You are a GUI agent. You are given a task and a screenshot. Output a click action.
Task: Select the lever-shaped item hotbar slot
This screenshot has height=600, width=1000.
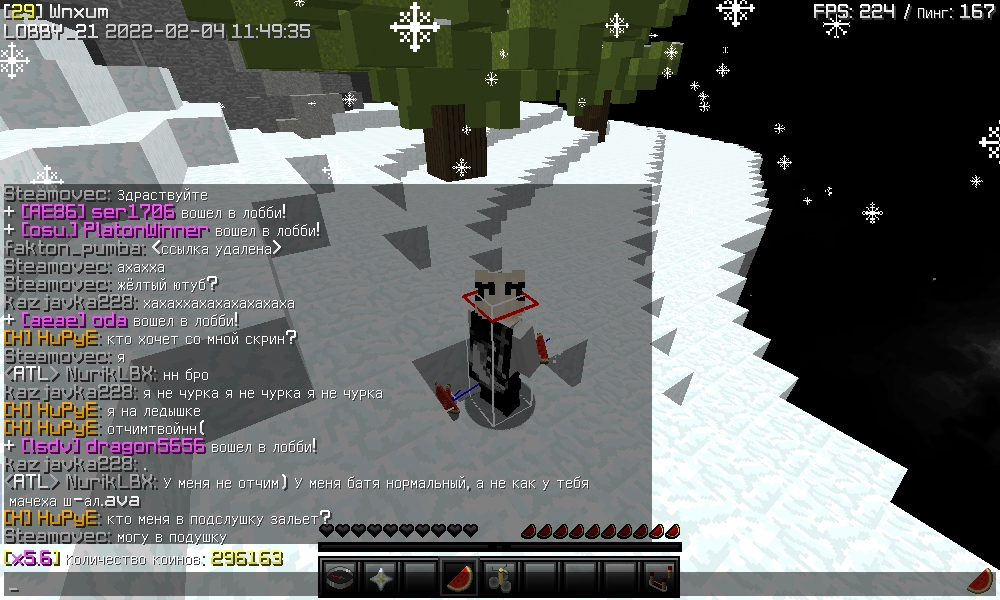(x=499, y=578)
